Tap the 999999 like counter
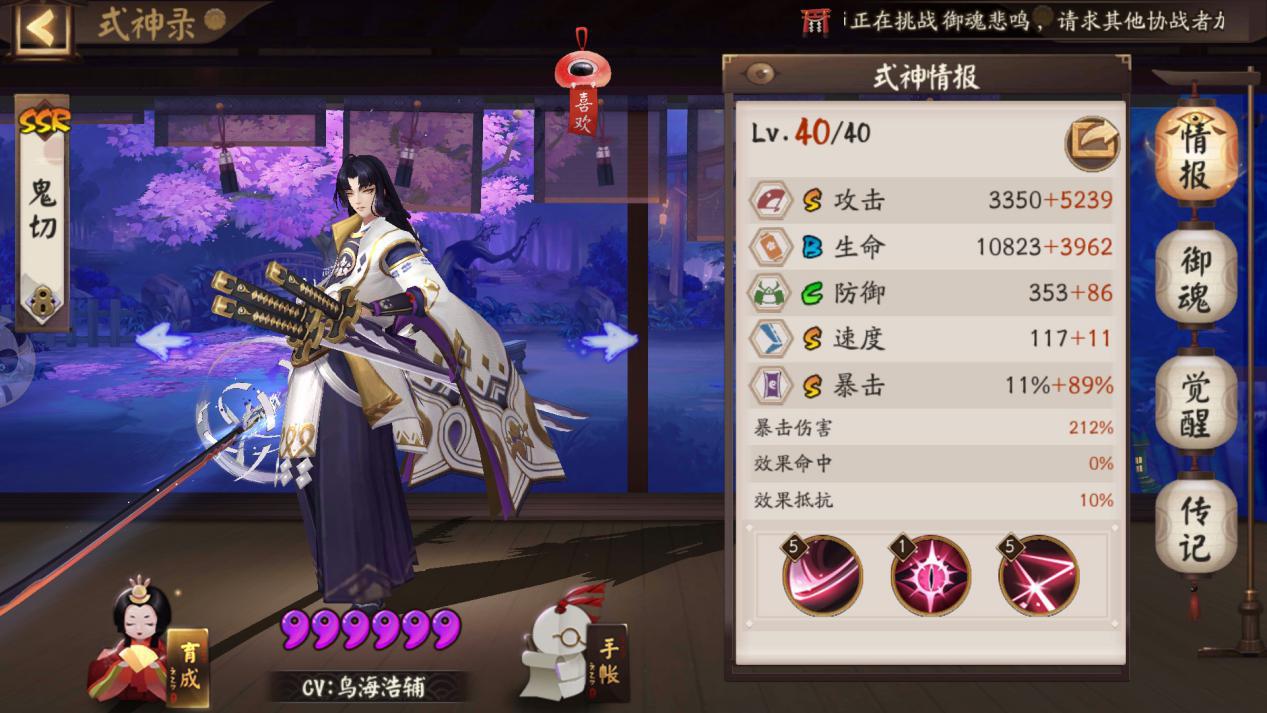 (371, 629)
